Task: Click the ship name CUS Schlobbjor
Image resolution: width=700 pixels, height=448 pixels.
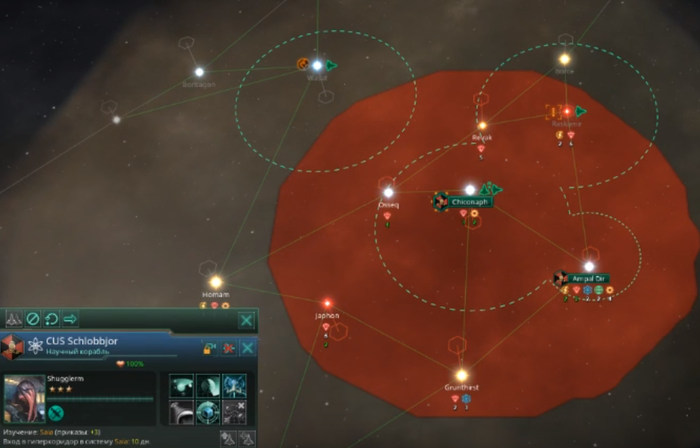Action: (84, 342)
